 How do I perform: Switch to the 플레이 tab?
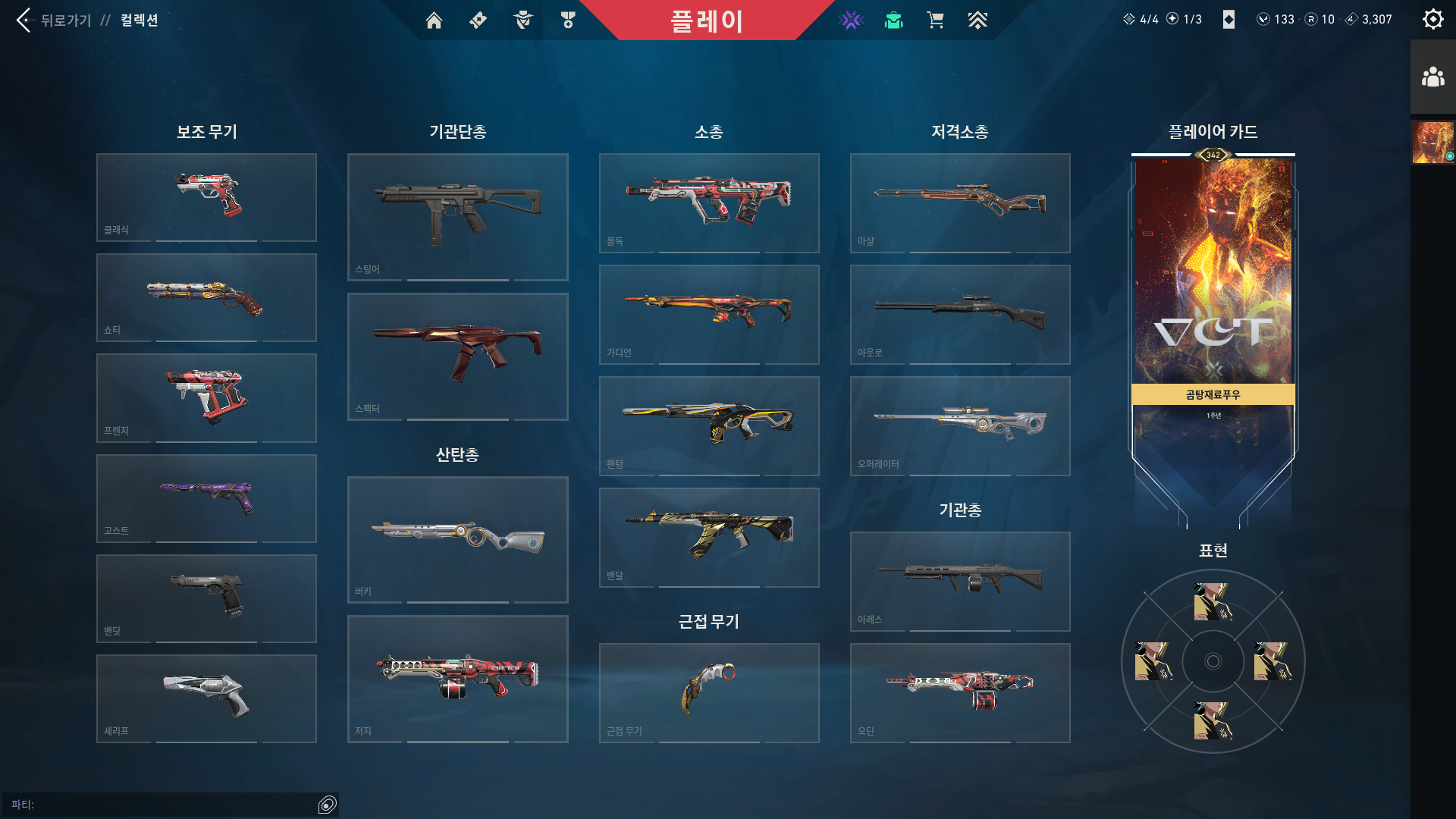point(708,20)
